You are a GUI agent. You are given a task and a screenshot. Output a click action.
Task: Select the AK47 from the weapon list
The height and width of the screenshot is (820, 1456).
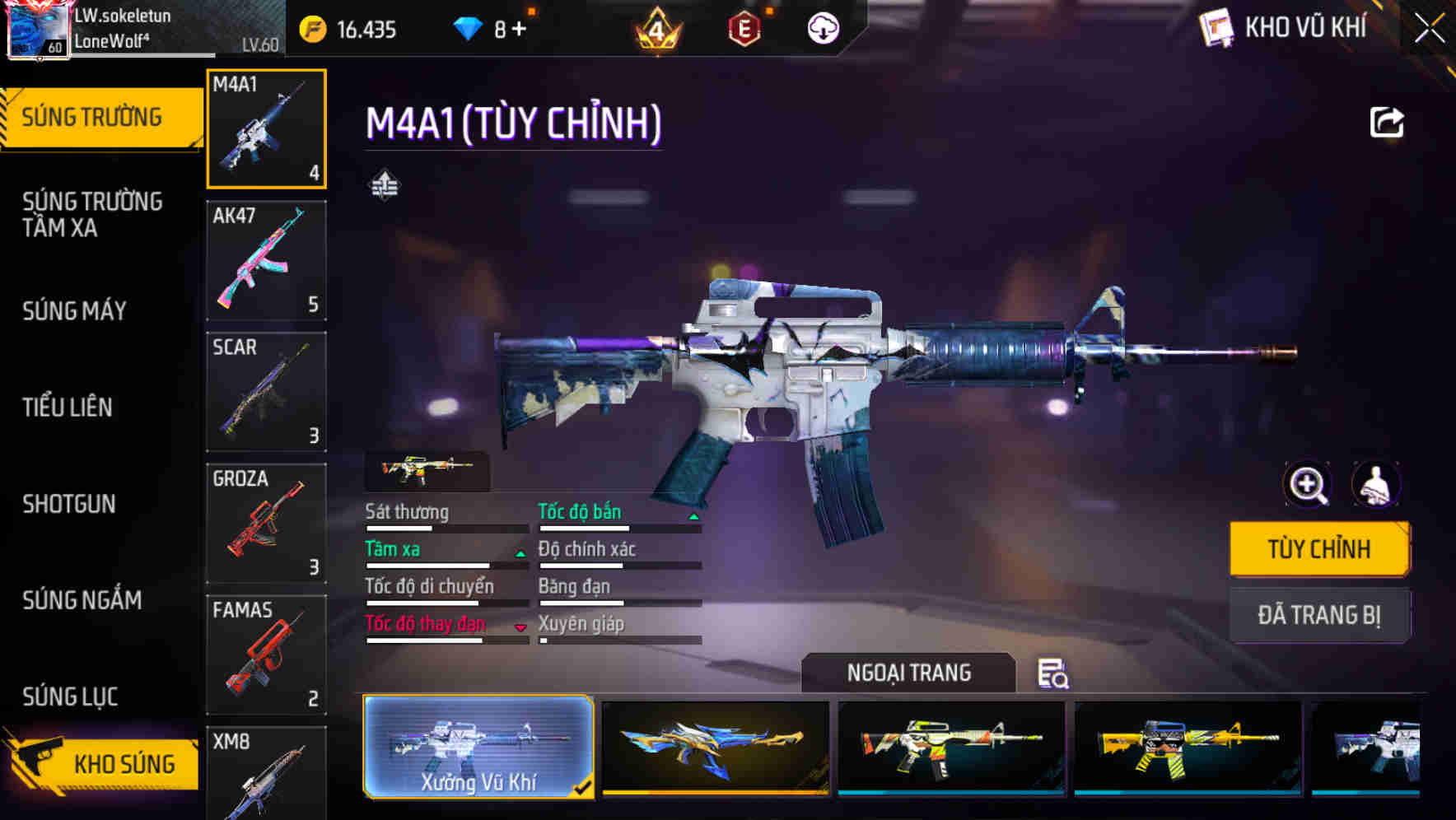coord(266,259)
